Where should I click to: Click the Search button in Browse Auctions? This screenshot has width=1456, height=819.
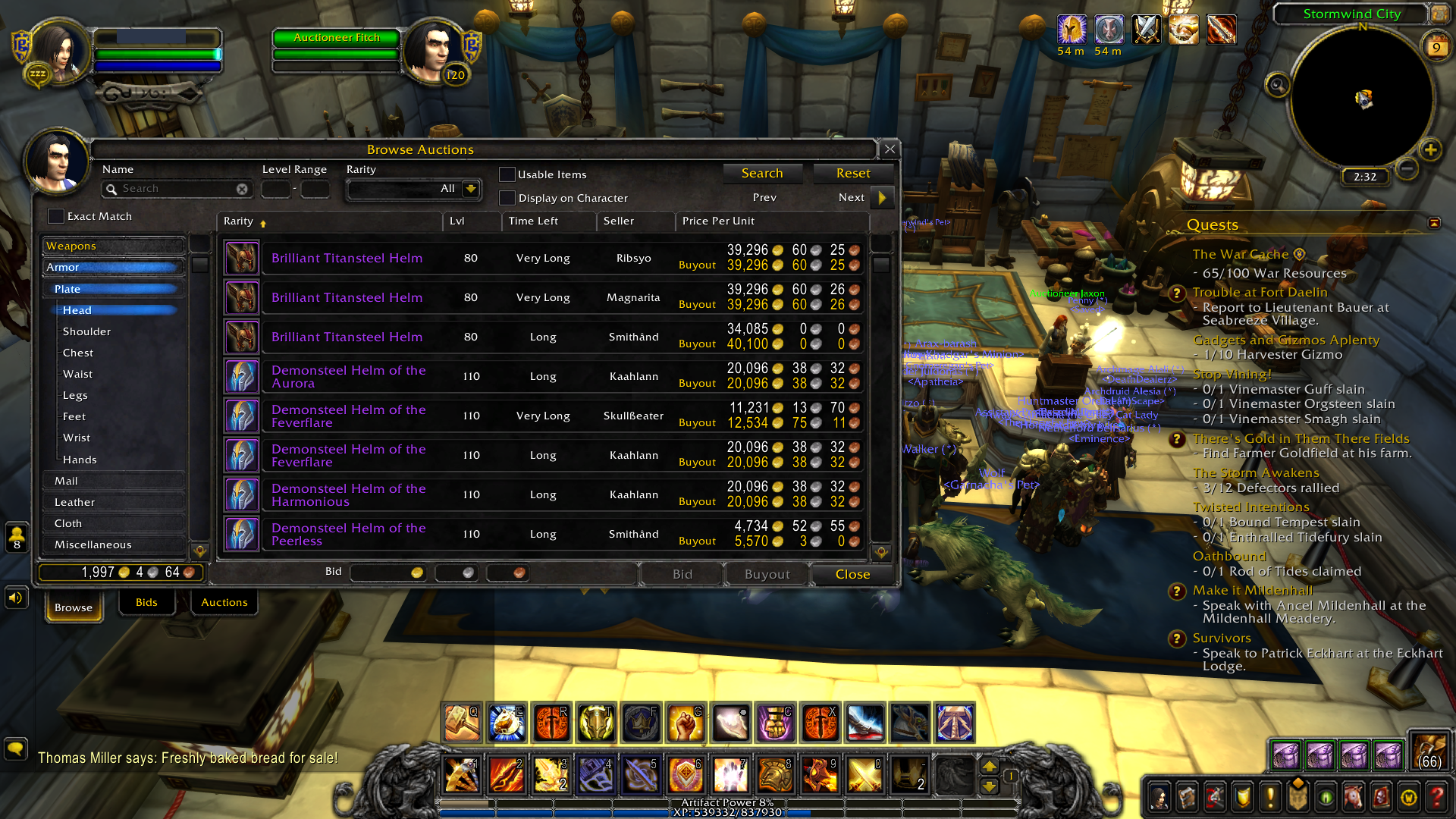761,174
